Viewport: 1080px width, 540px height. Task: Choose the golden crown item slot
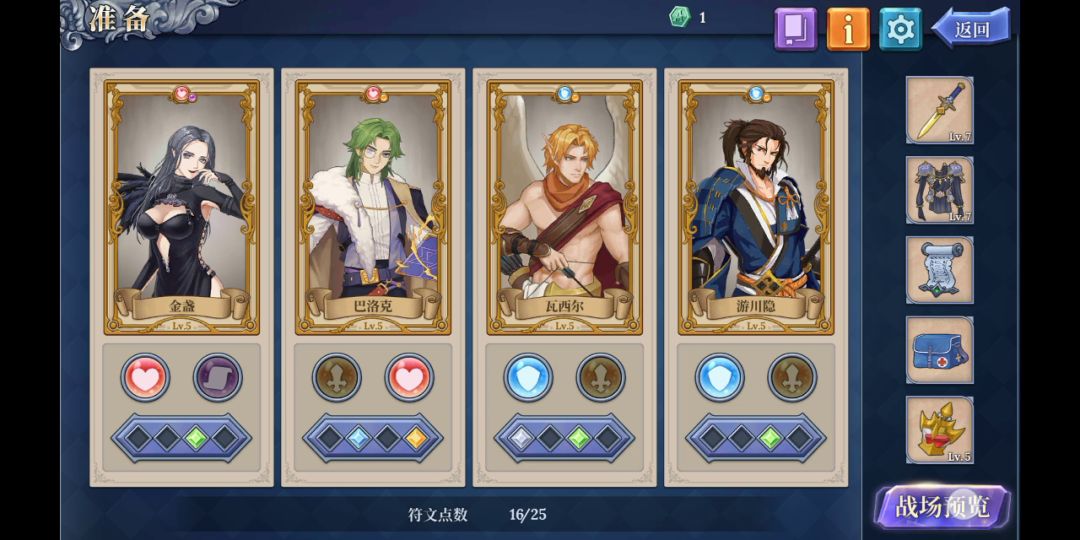point(940,430)
